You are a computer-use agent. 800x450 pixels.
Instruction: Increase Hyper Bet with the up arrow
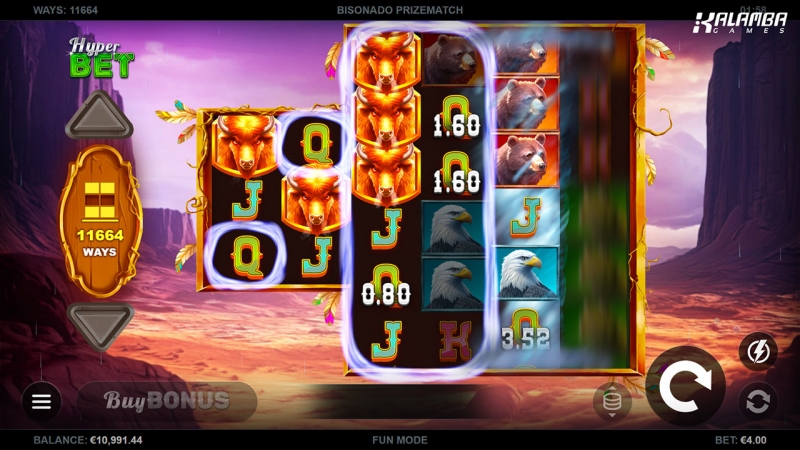click(99, 118)
